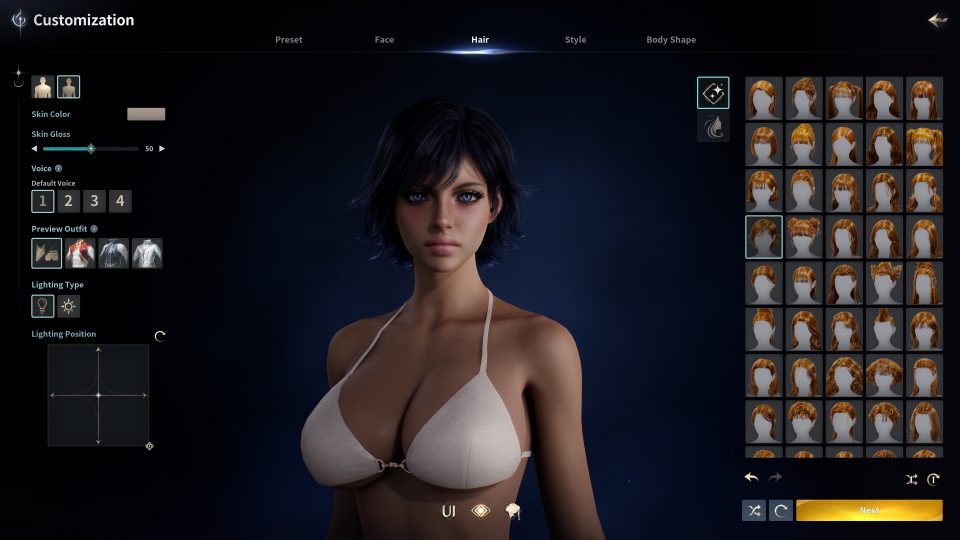Go to the Style tab

tap(575, 40)
